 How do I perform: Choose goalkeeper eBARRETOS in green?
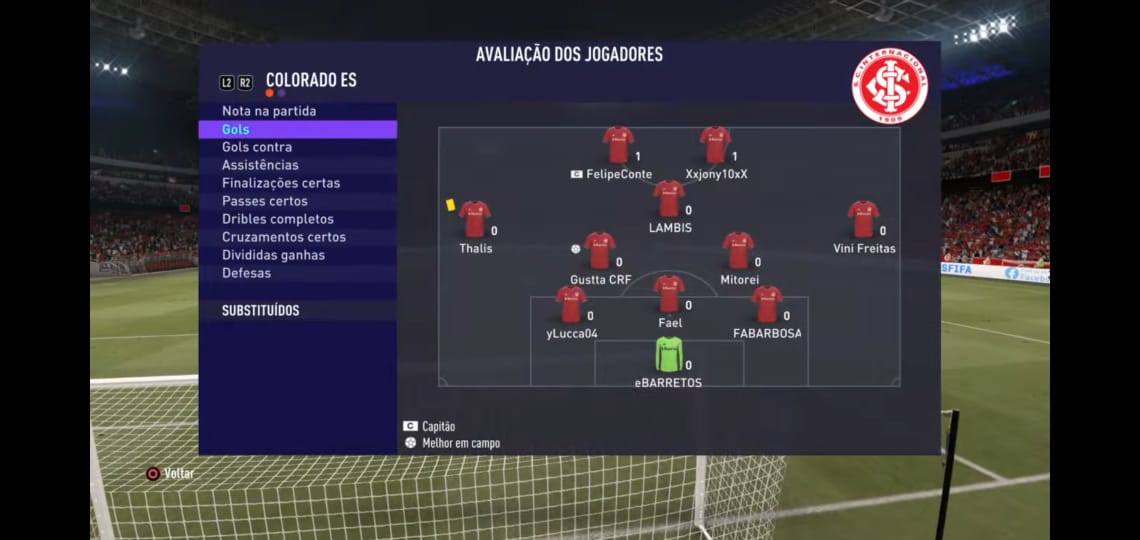668,354
